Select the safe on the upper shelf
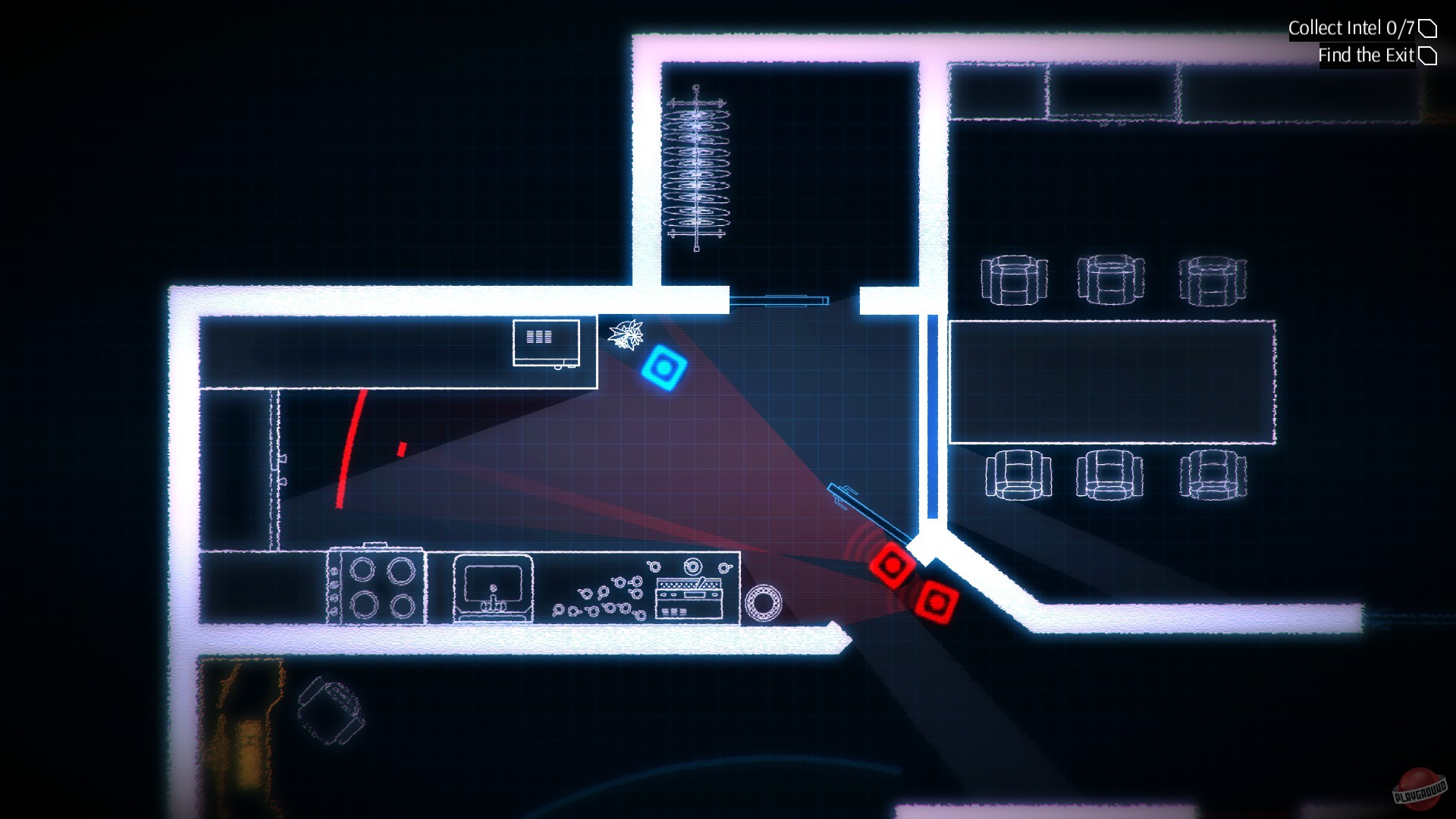The image size is (1456, 819). click(x=545, y=343)
